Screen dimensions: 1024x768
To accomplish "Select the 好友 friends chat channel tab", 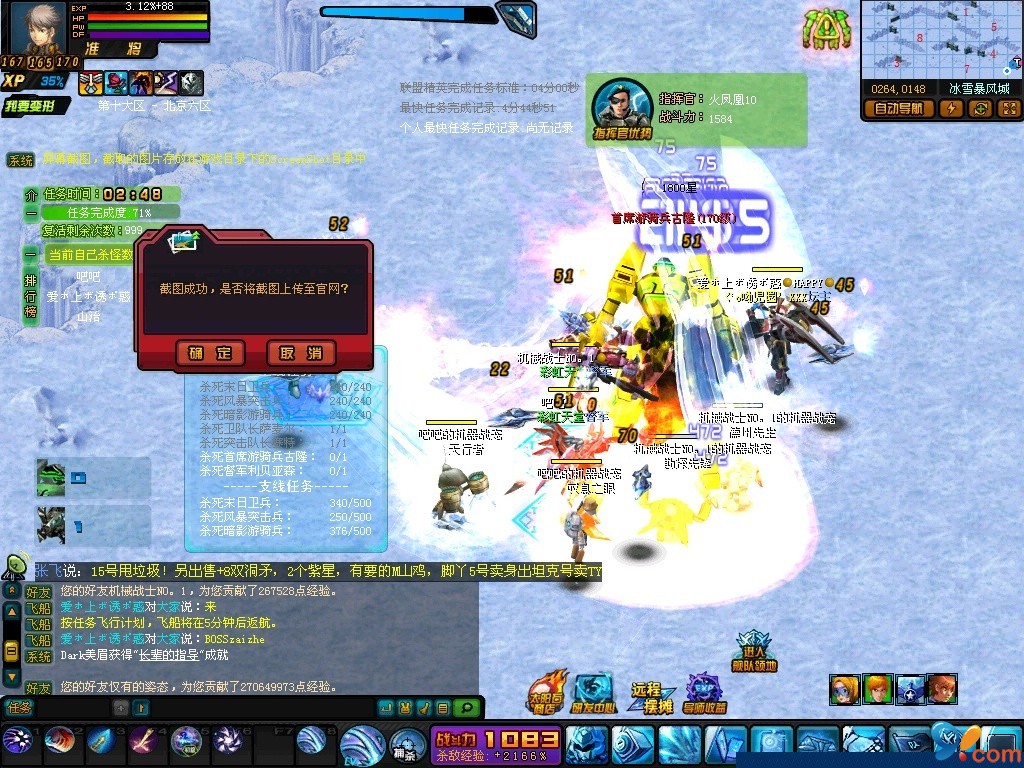I will point(38,592).
